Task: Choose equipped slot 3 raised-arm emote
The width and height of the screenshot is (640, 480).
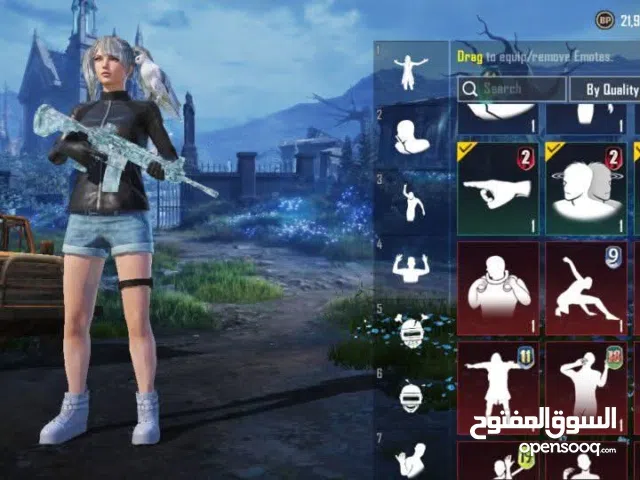Action: pyautogui.click(x=412, y=201)
